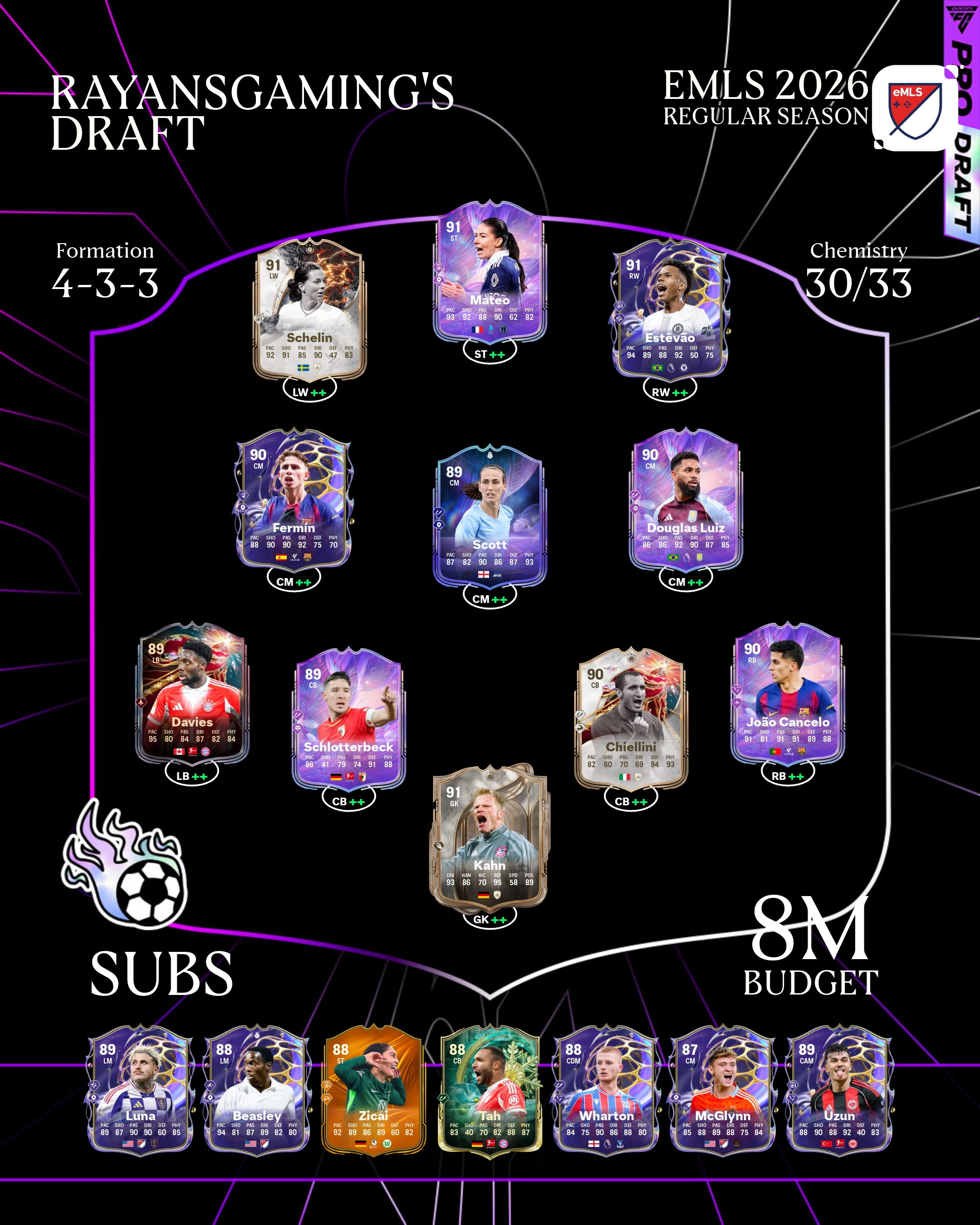The width and height of the screenshot is (980, 1225).
Task: Choose the Douglas Luiz card
Action: click(686, 500)
